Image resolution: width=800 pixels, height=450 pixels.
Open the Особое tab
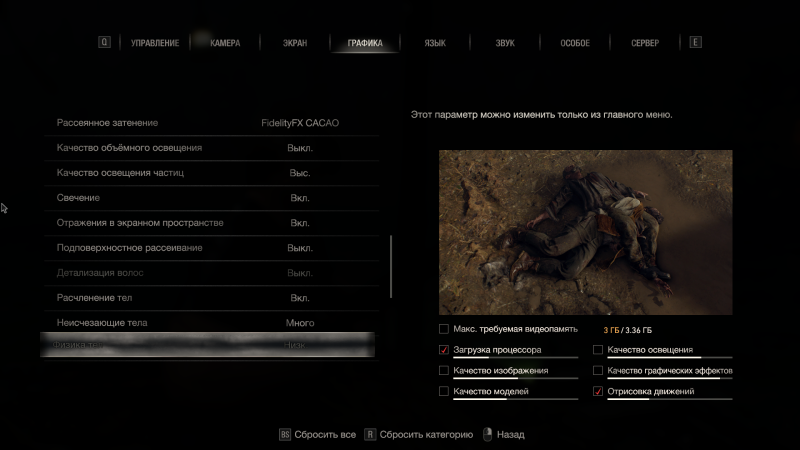[575, 43]
